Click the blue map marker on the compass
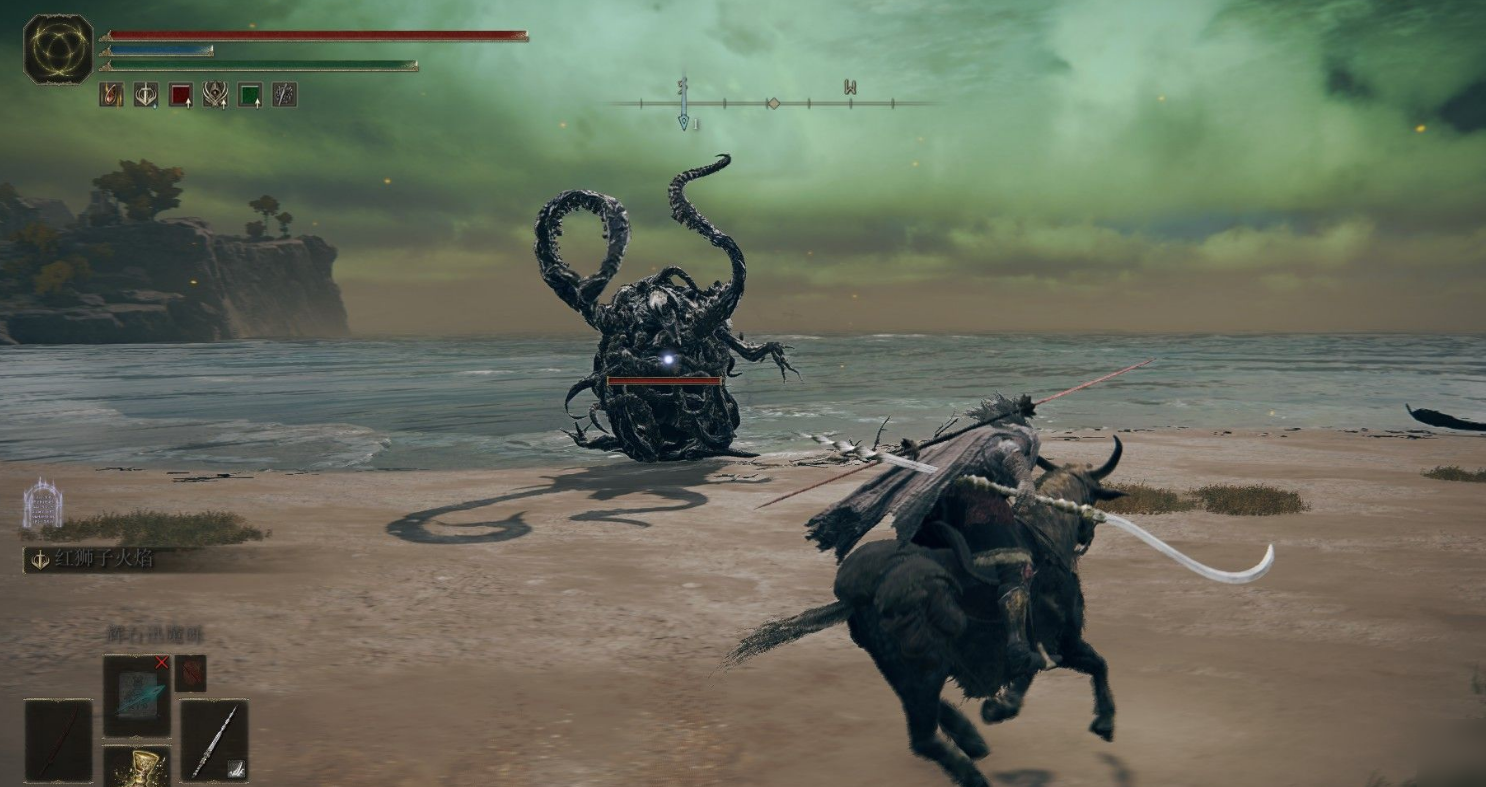Image resolution: width=1486 pixels, height=787 pixels. (x=683, y=121)
